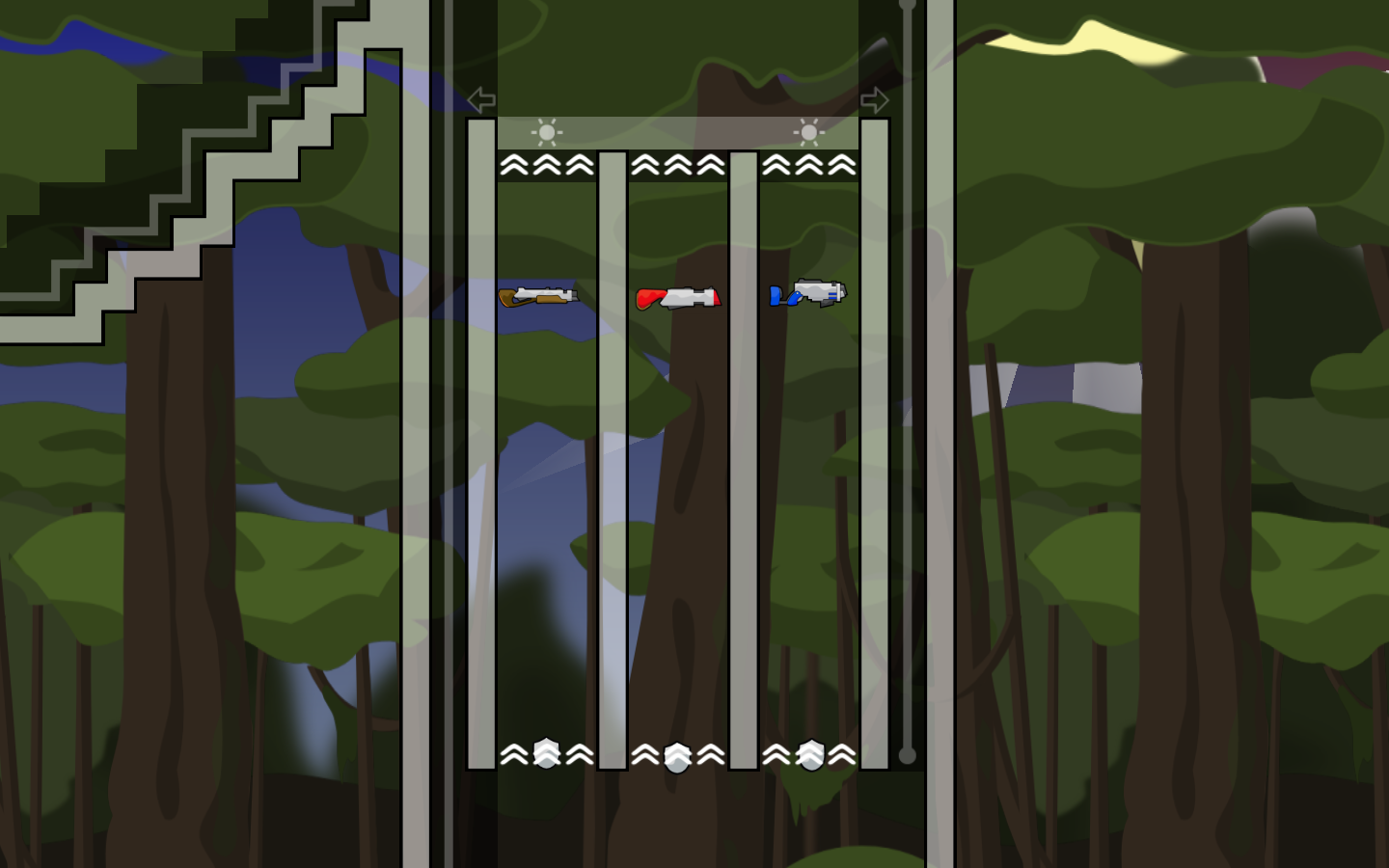Screen dimensions: 1389x868
Task: Click the shield badge below the hunting rifle
Action: [545, 754]
